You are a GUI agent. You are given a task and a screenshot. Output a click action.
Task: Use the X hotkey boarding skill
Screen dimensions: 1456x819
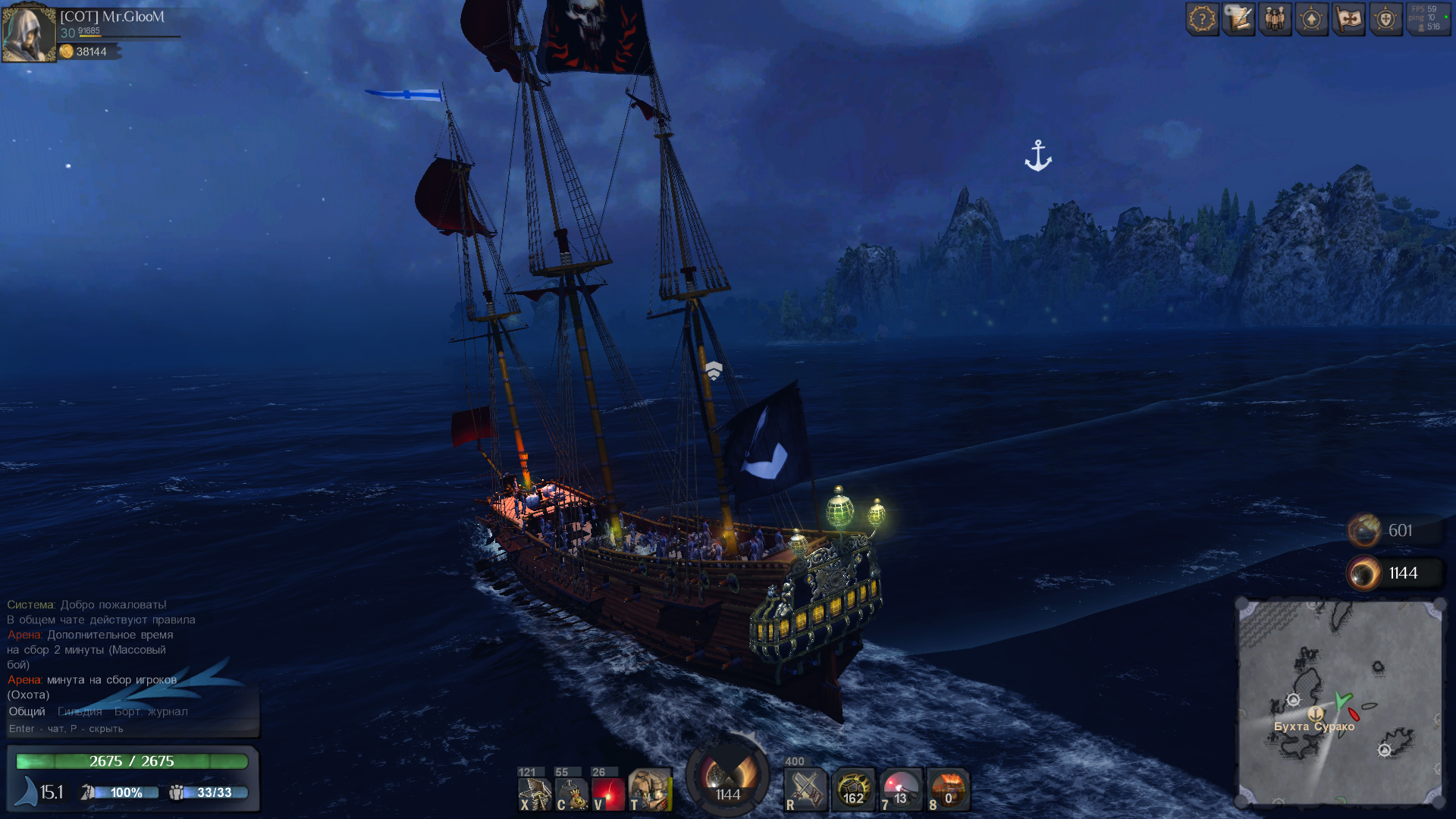535,793
